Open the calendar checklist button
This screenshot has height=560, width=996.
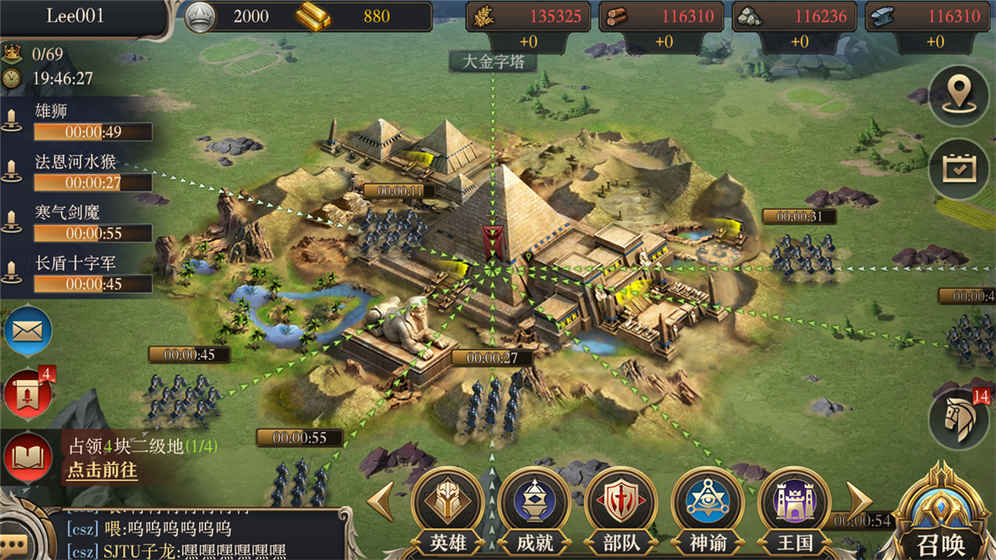(958, 168)
